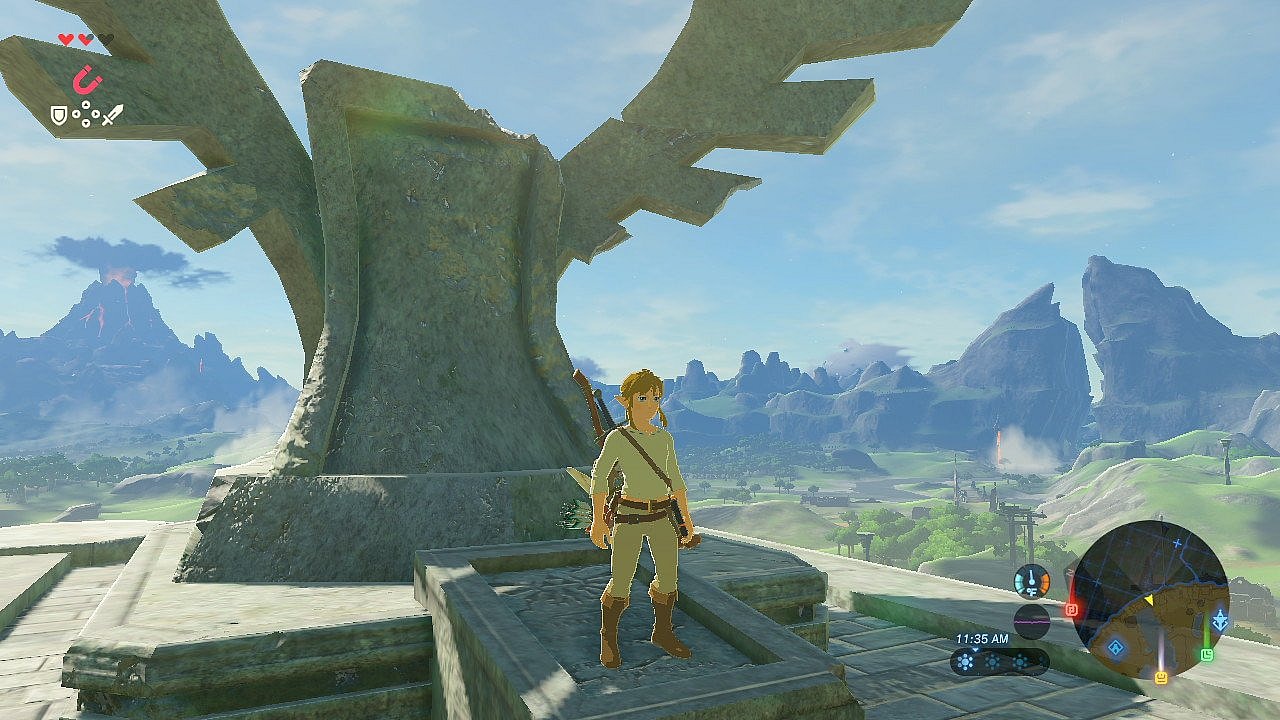The image size is (1280, 720).
Task: Open the circular minimap
Action: 1151,598
